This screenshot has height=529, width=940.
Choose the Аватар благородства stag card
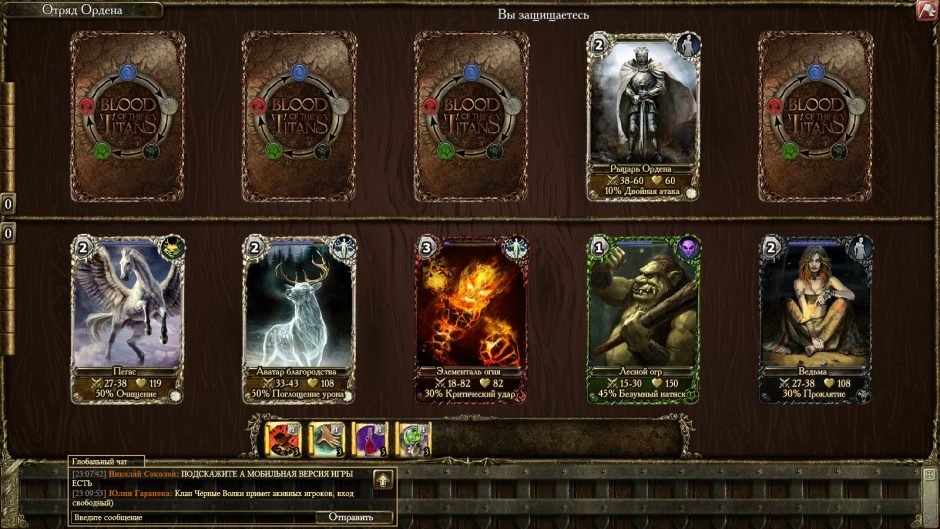click(299, 317)
